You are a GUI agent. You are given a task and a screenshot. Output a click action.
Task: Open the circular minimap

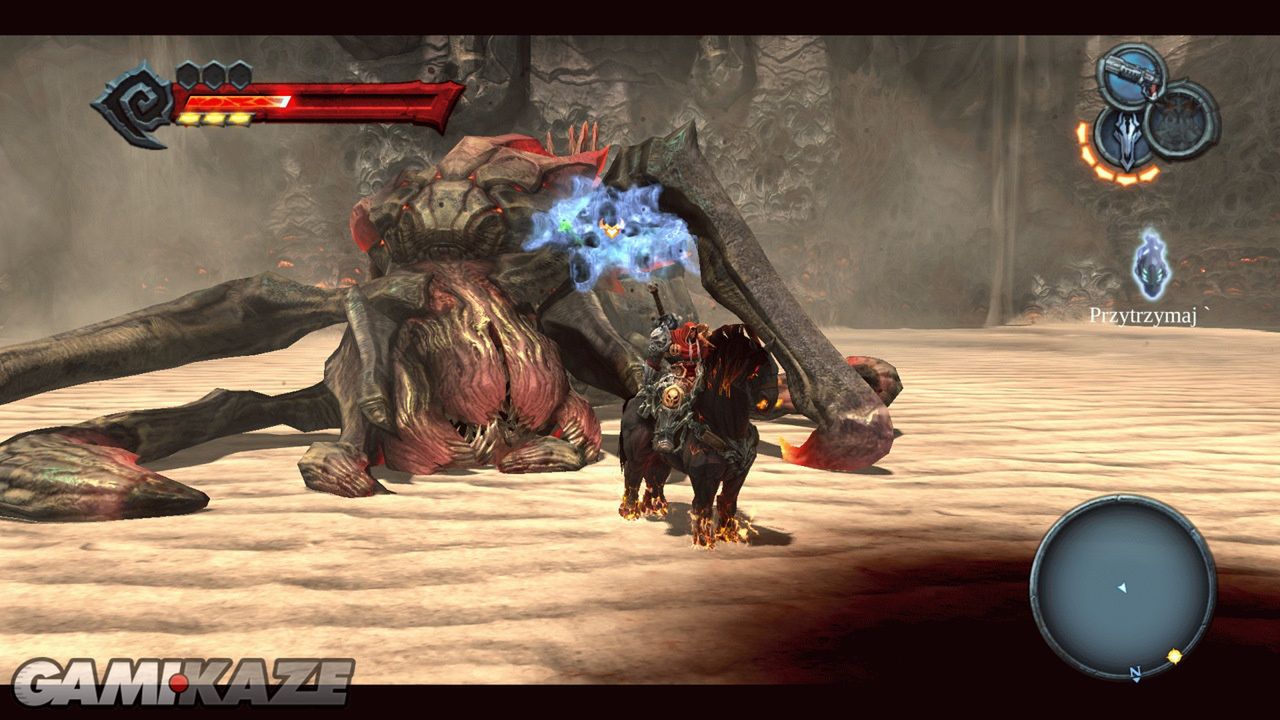(x=1123, y=586)
